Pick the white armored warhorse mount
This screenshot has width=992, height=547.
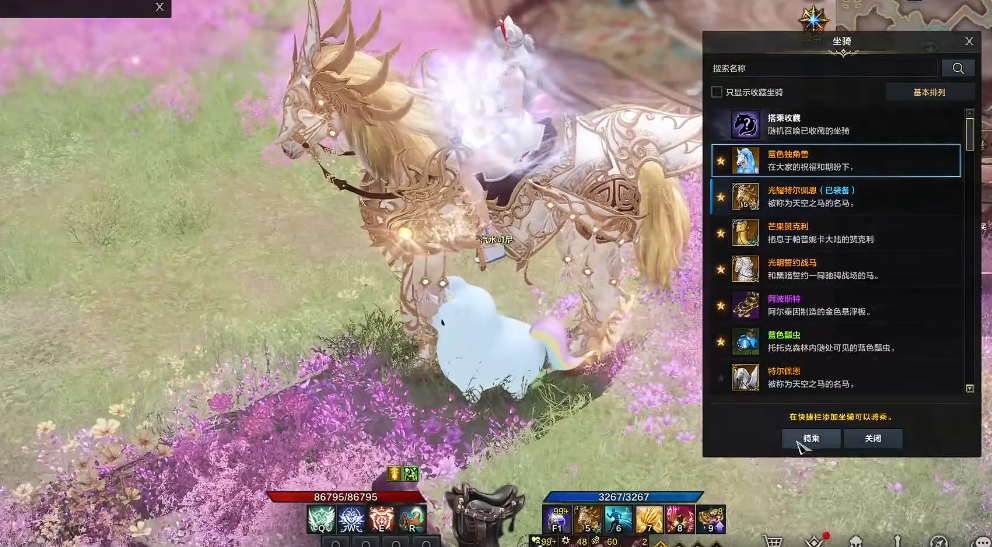pyautogui.click(x=836, y=269)
